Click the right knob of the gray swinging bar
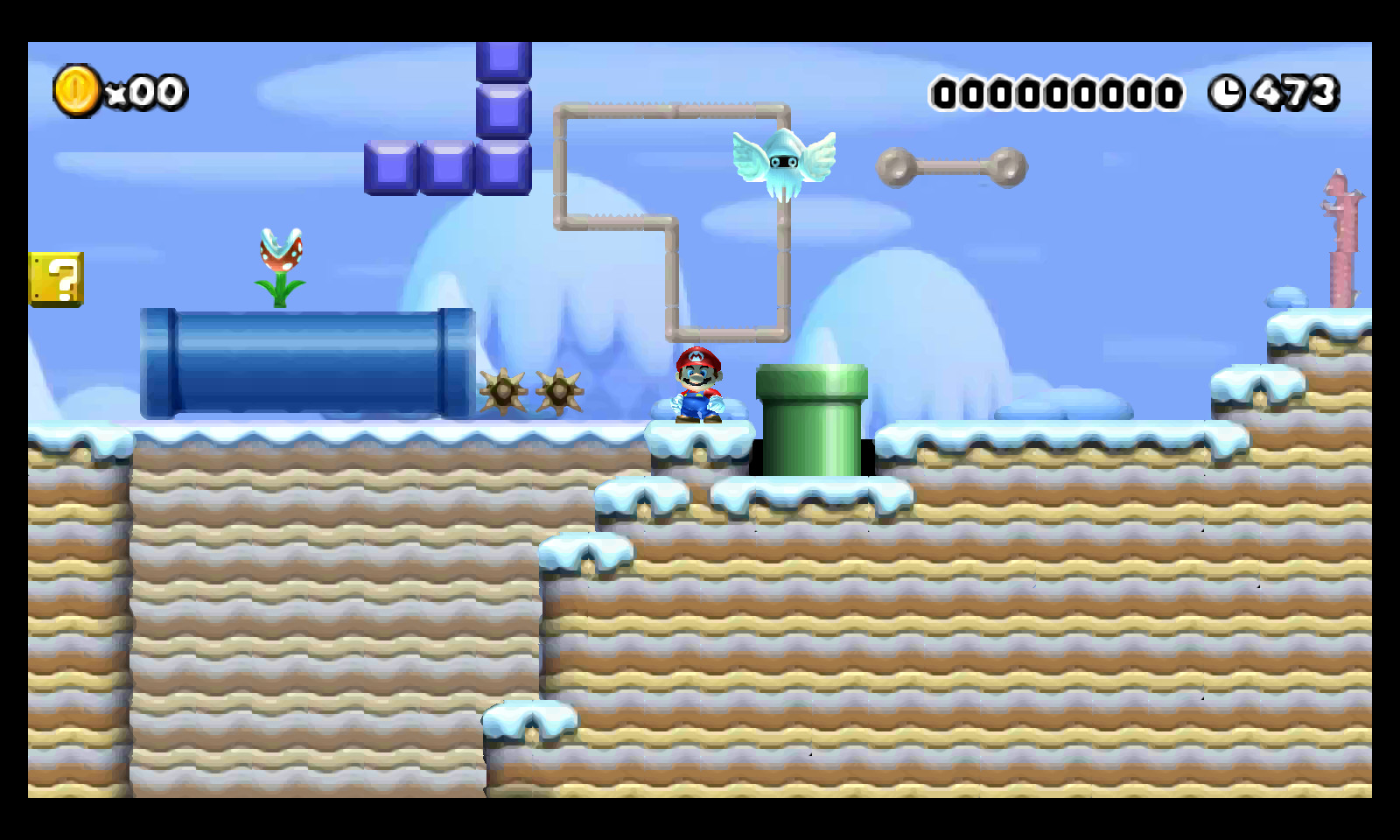The image size is (1400, 840). [x=1008, y=164]
